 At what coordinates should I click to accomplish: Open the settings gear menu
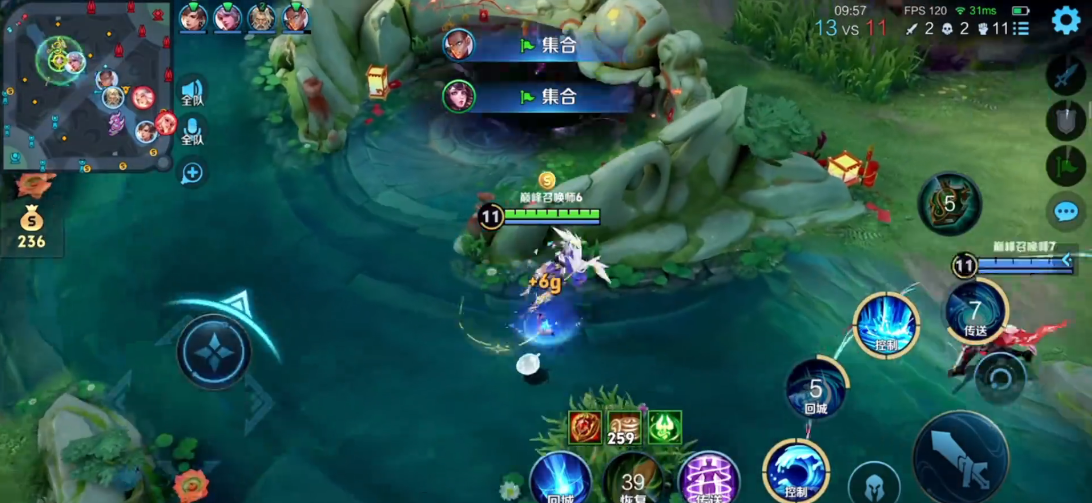(x=1066, y=20)
